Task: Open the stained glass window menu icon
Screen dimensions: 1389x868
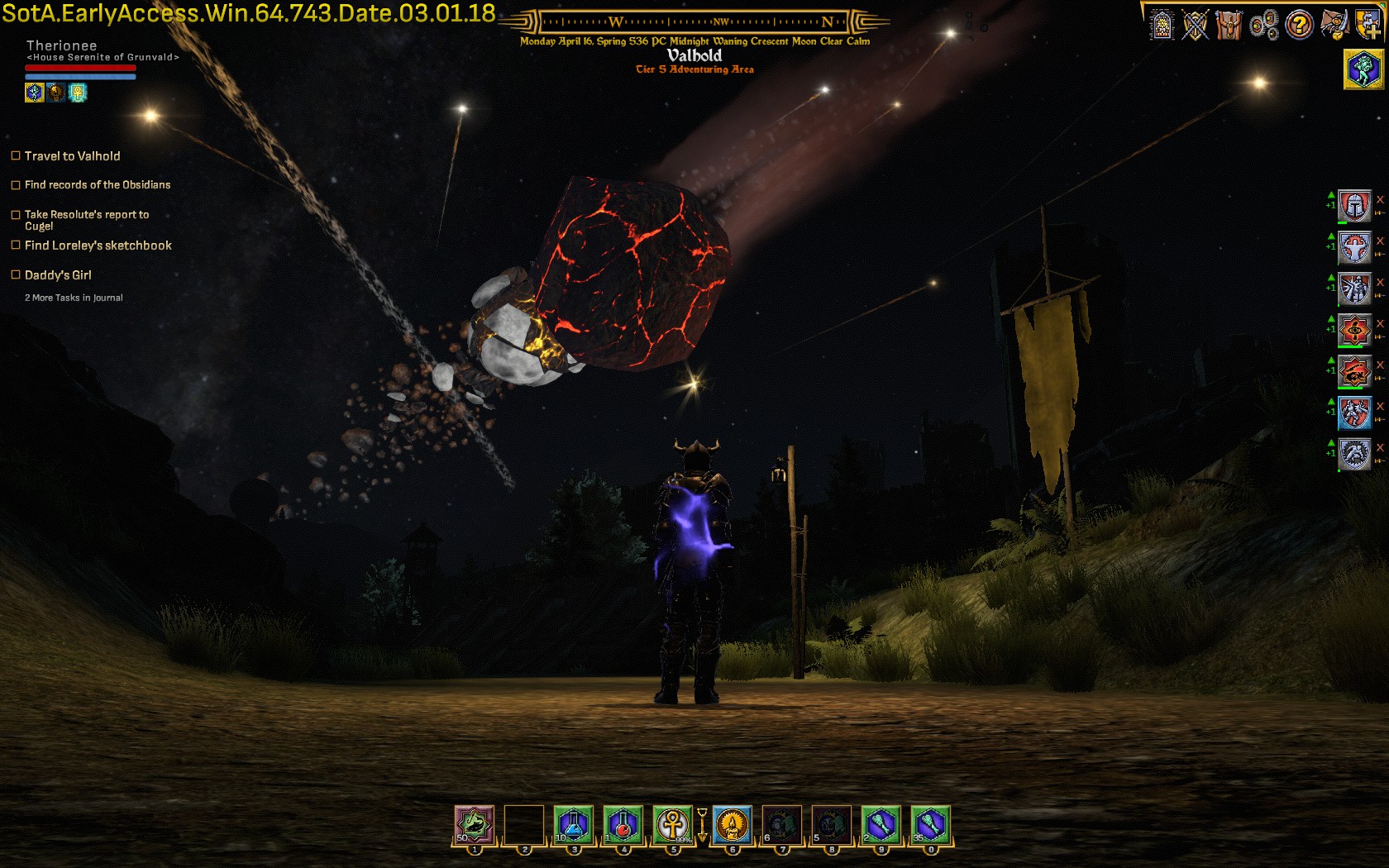Action: (x=1162, y=26)
